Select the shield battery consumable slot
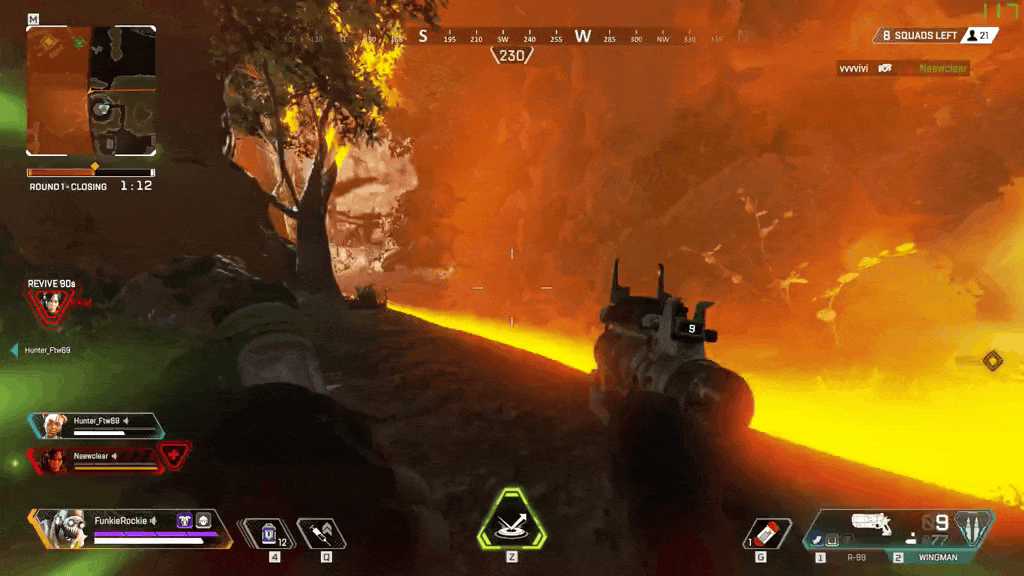 pos(267,533)
